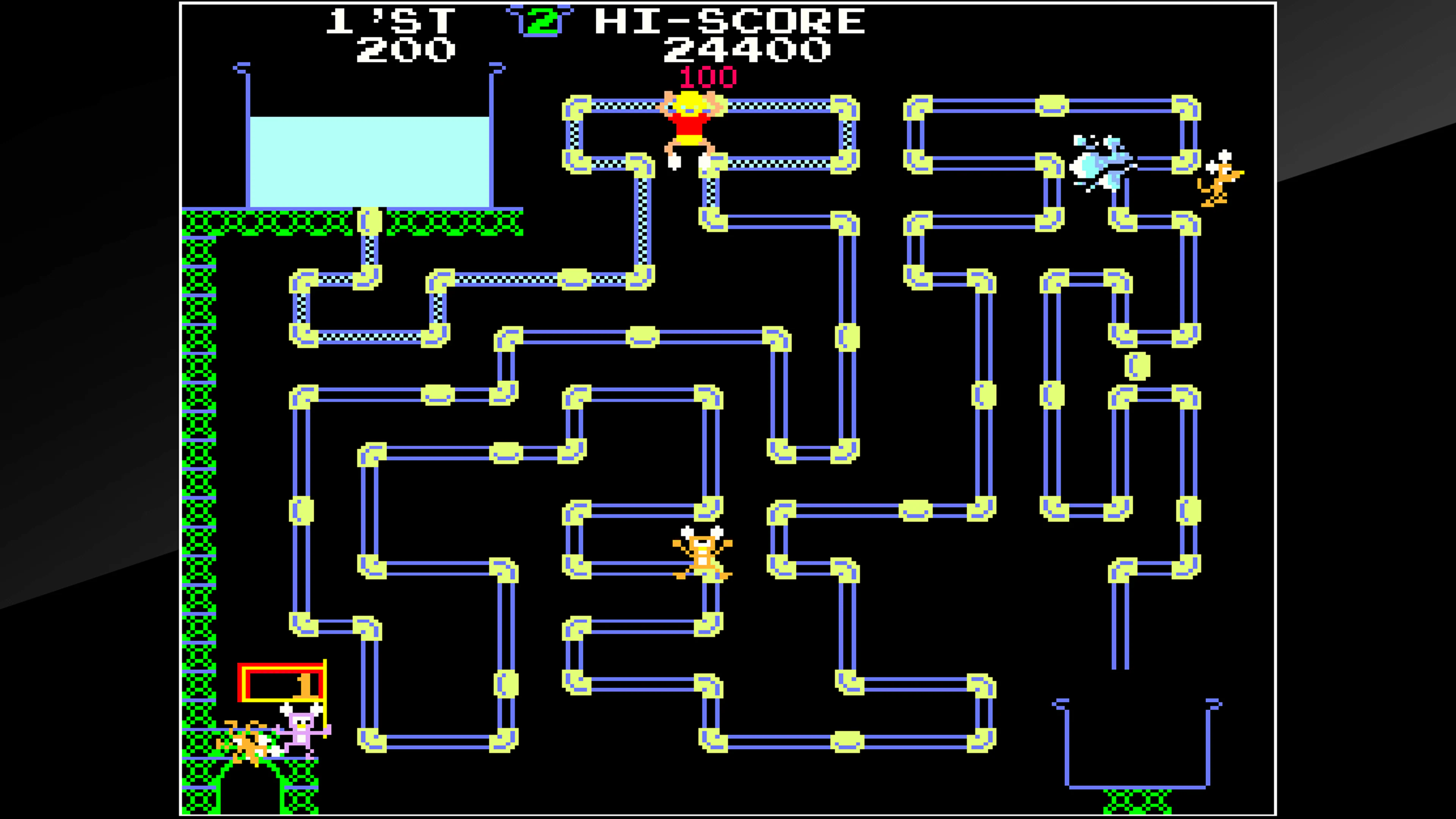Click the hi-score value 24400
This screenshot has width=1456, height=819.
746,52
